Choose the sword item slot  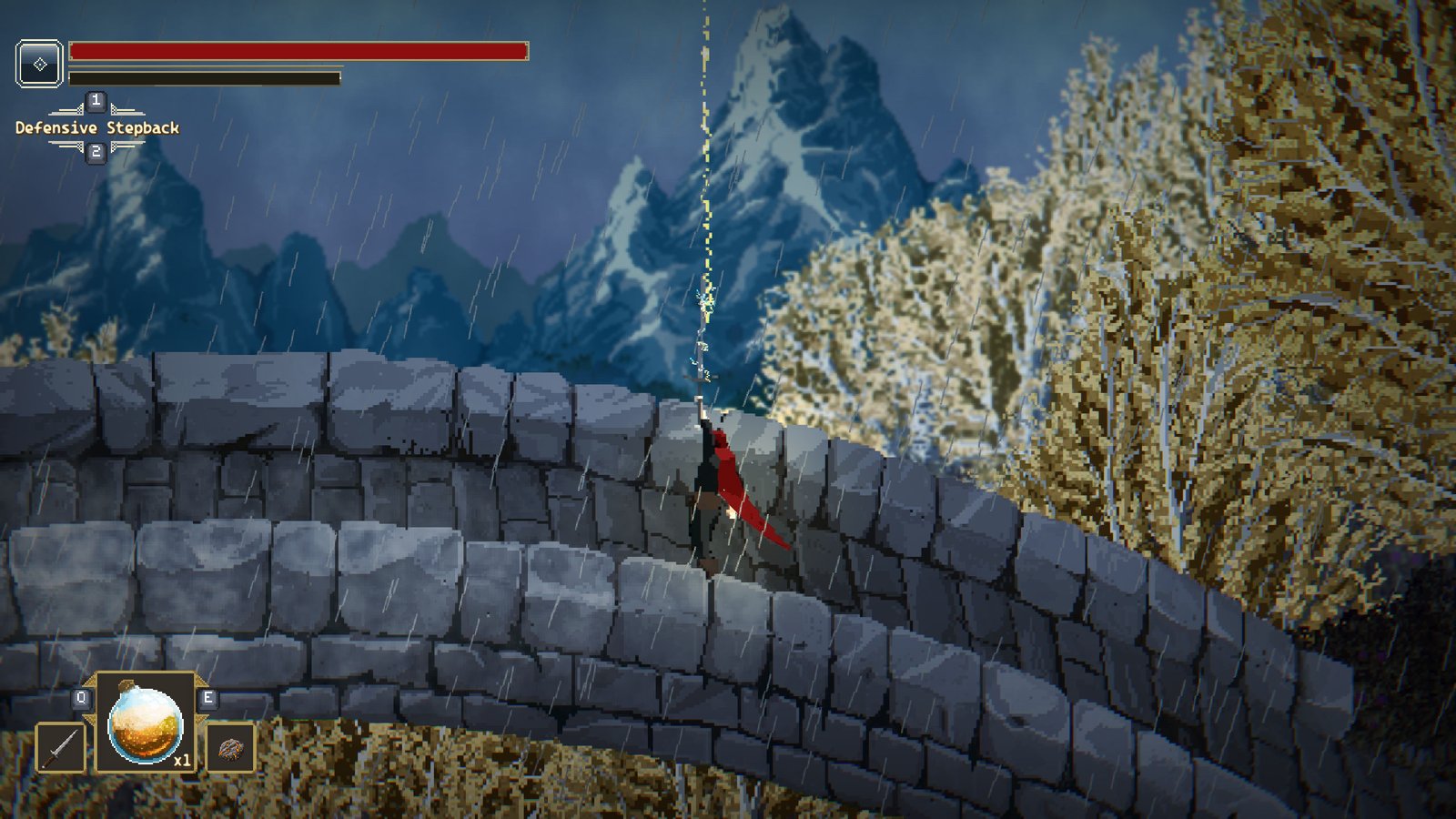click(x=61, y=748)
